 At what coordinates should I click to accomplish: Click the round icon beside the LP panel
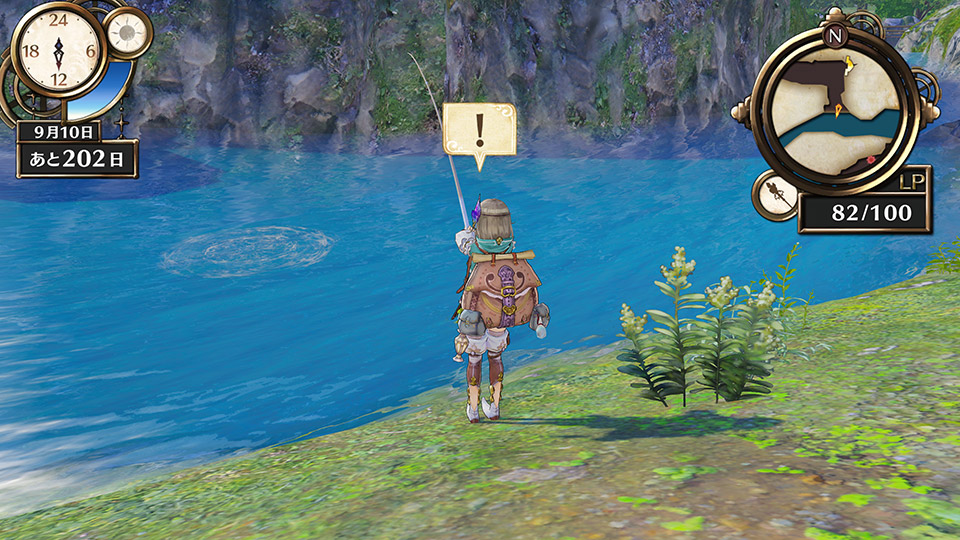pyautogui.click(x=774, y=195)
